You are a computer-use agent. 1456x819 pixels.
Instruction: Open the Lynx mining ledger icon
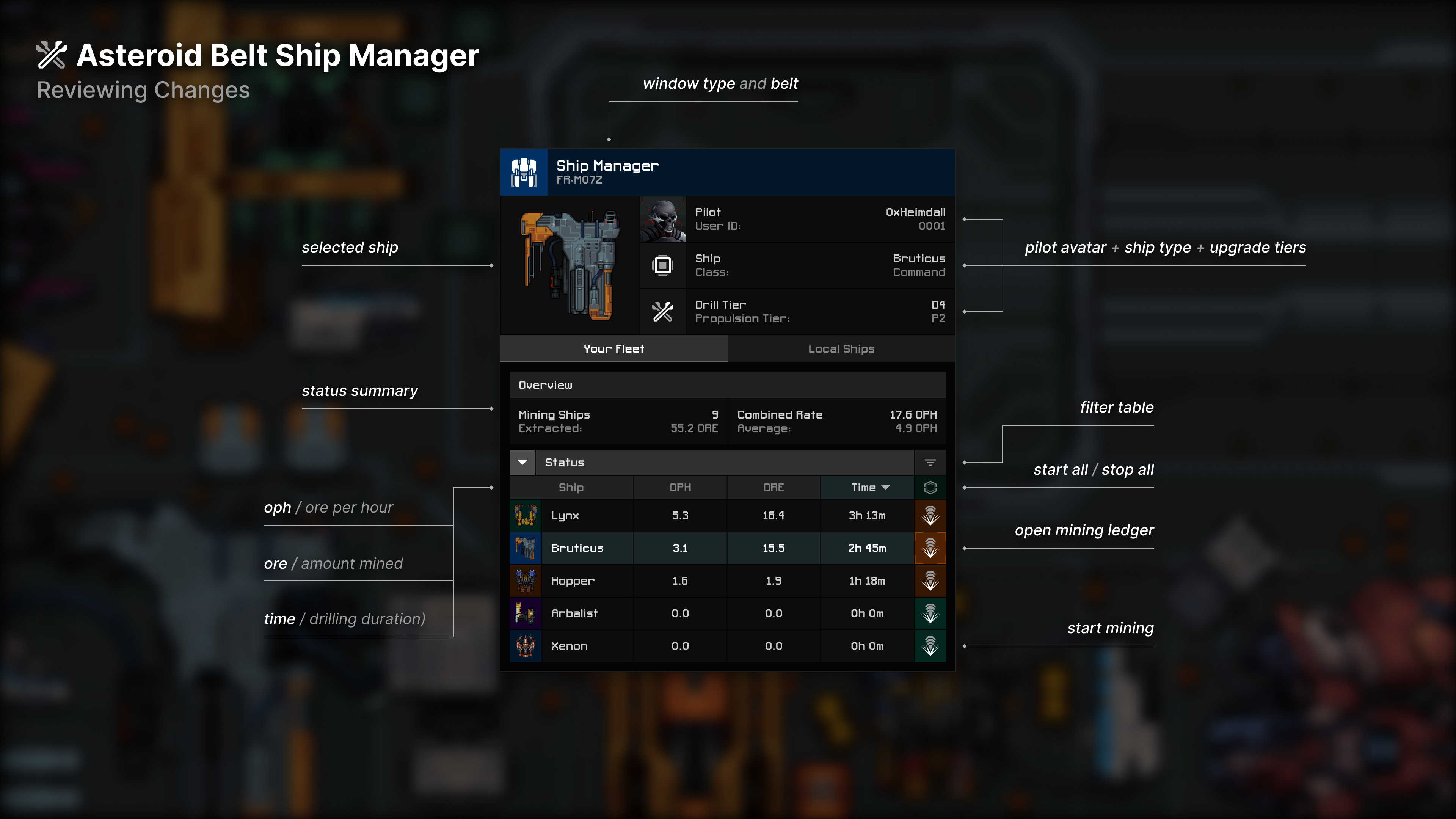click(x=930, y=516)
